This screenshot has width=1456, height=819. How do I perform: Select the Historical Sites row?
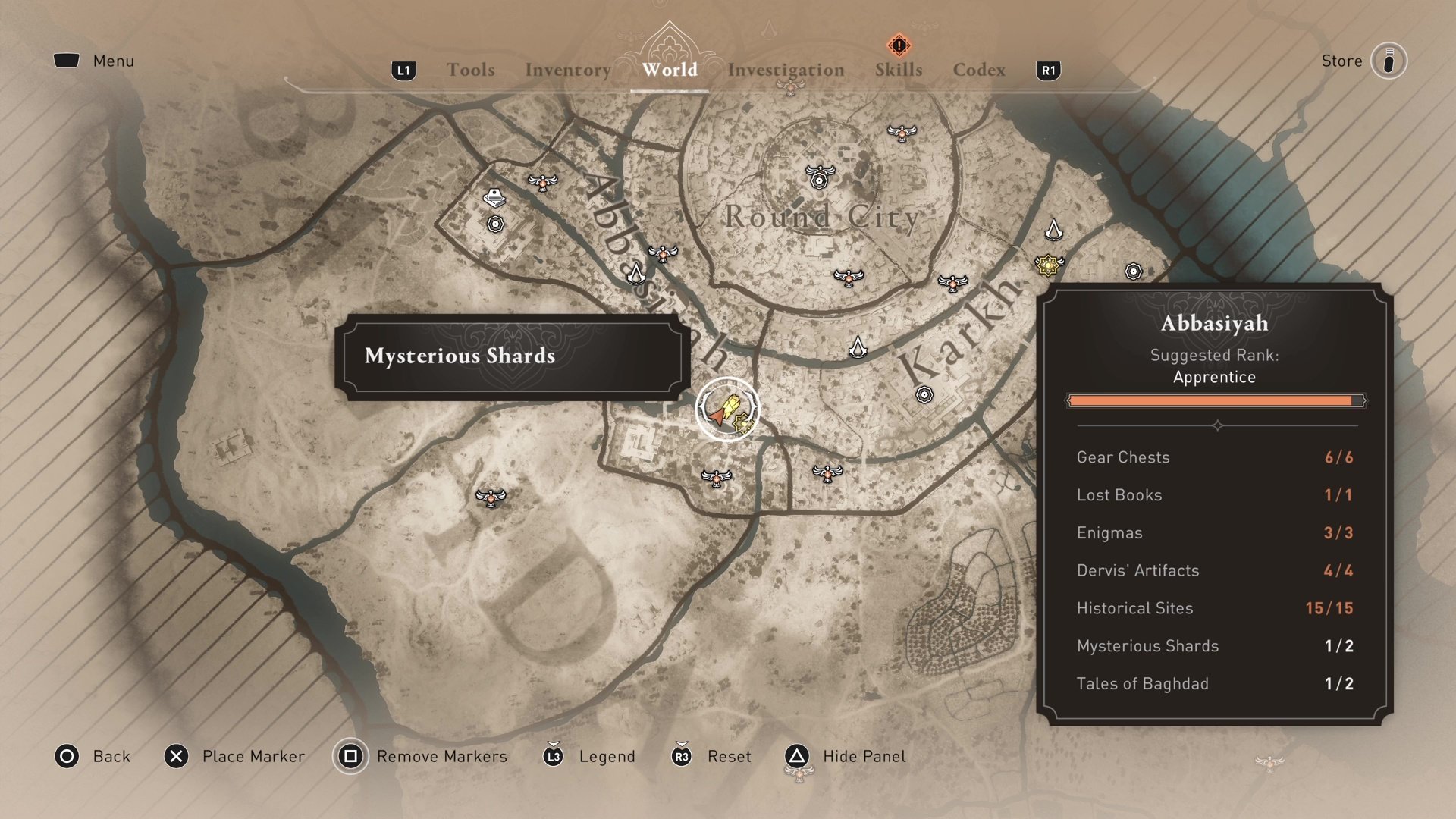tap(1214, 608)
